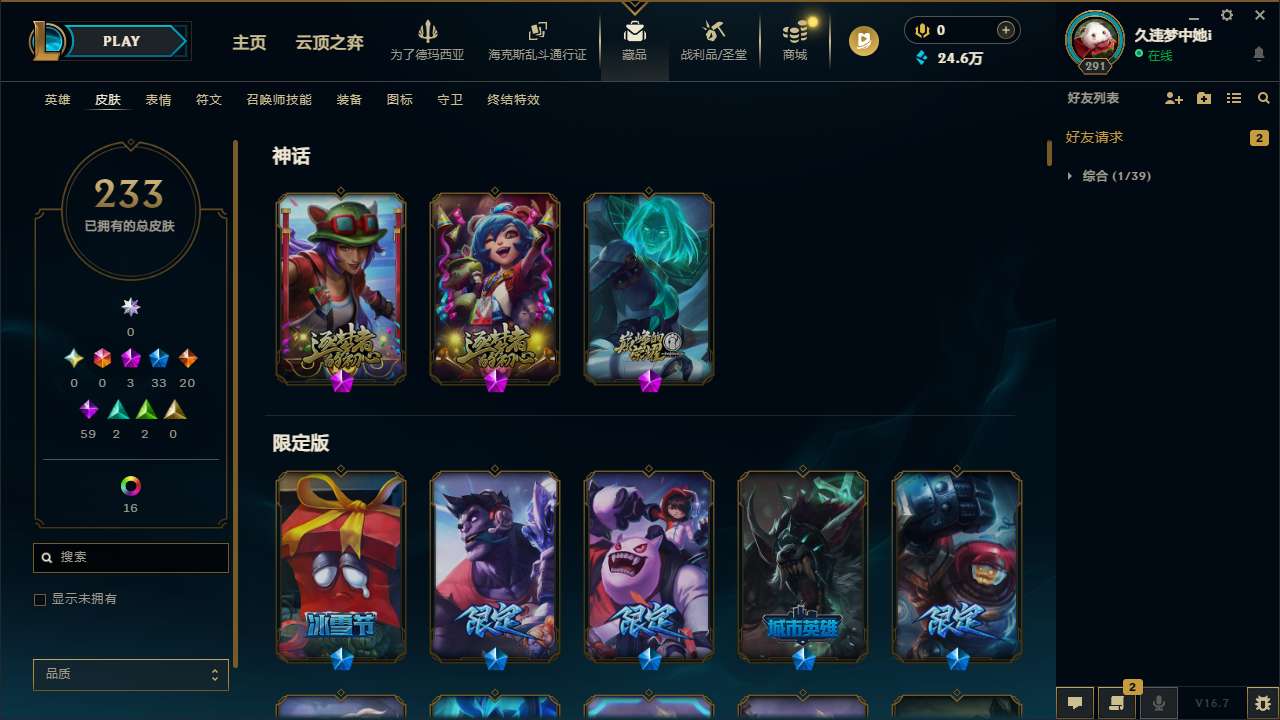Viewport: 1280px width, 720px height.
Task: Enable the 显示未拥有 checkbox
Action: [40, 599]
